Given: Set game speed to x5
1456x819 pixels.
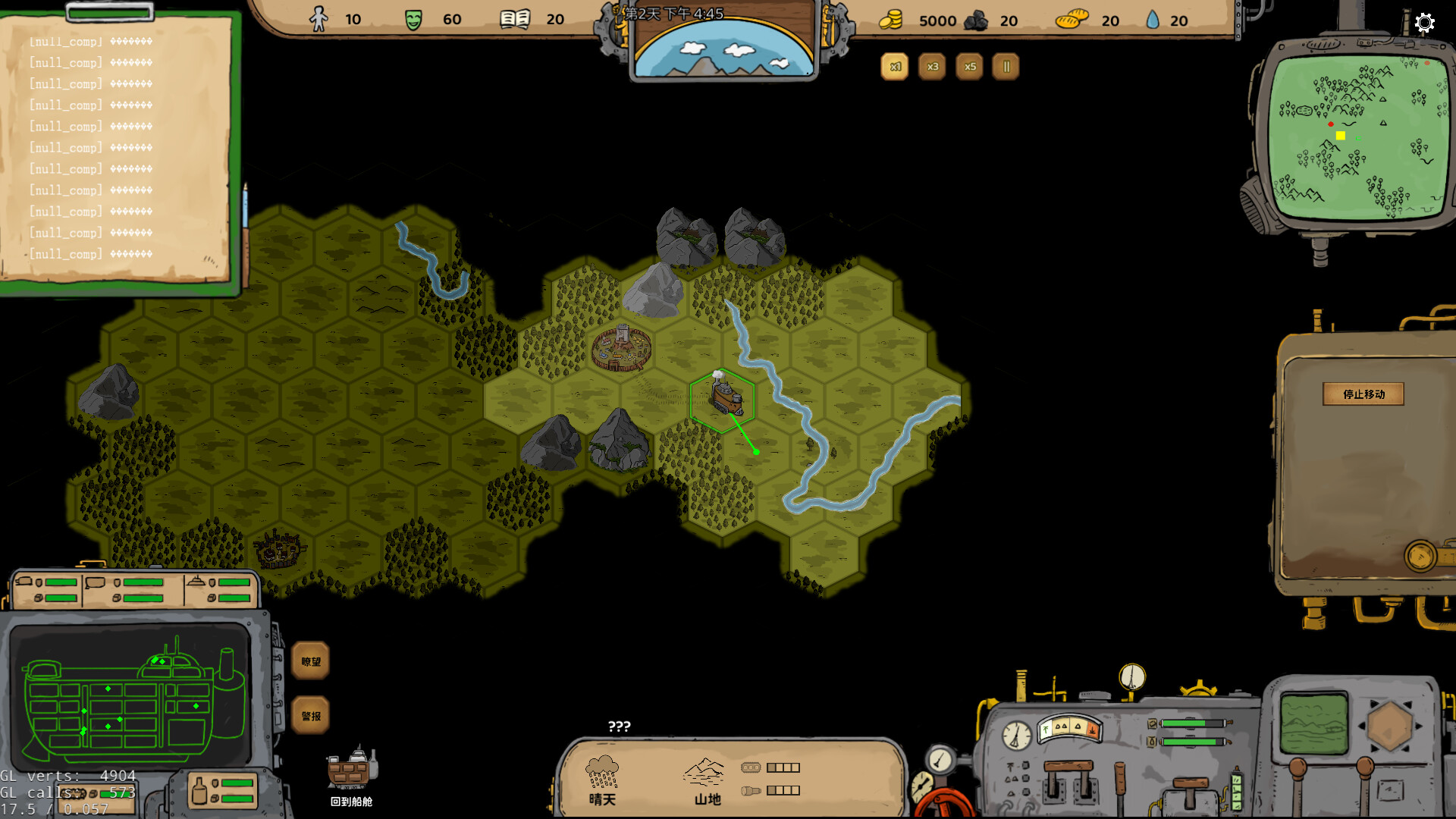Looking at the screenshot, I should (x=969, y=67).
